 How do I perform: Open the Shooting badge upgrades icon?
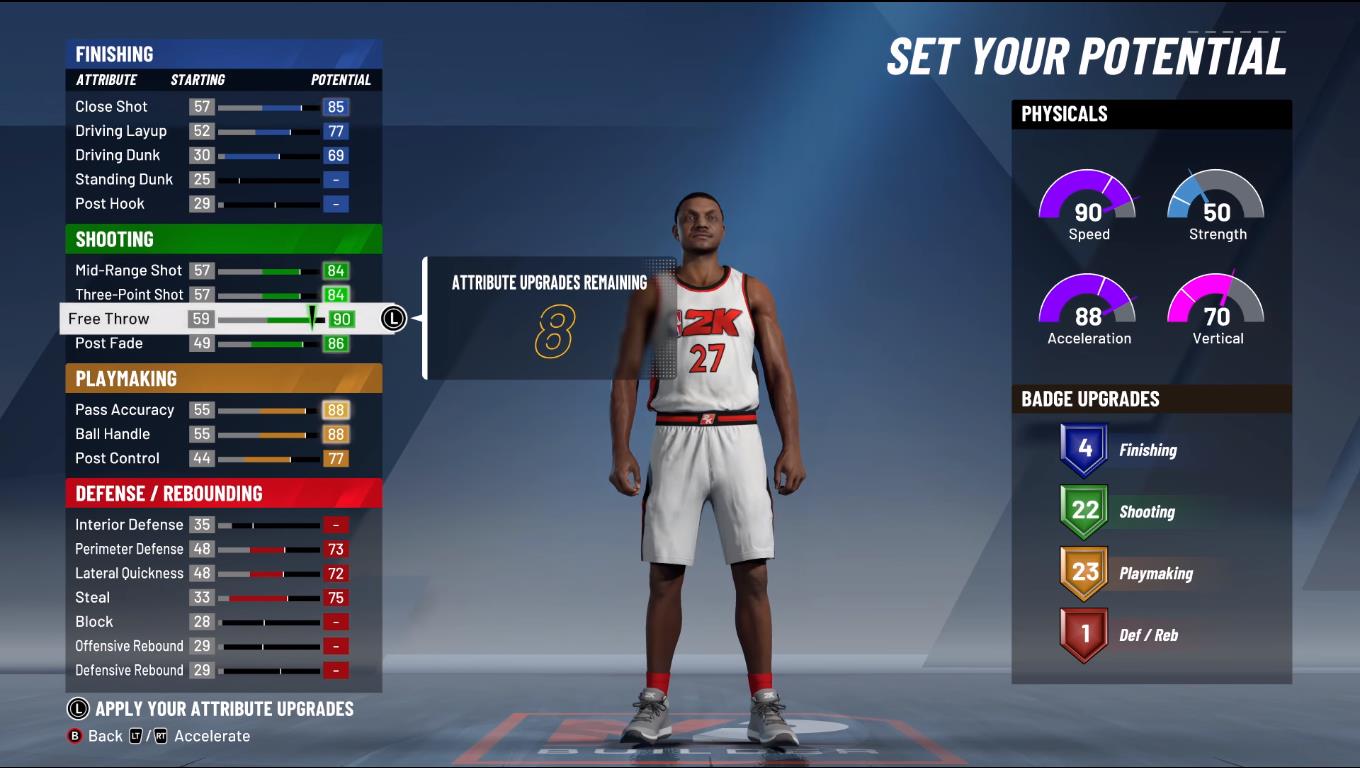1085,511
